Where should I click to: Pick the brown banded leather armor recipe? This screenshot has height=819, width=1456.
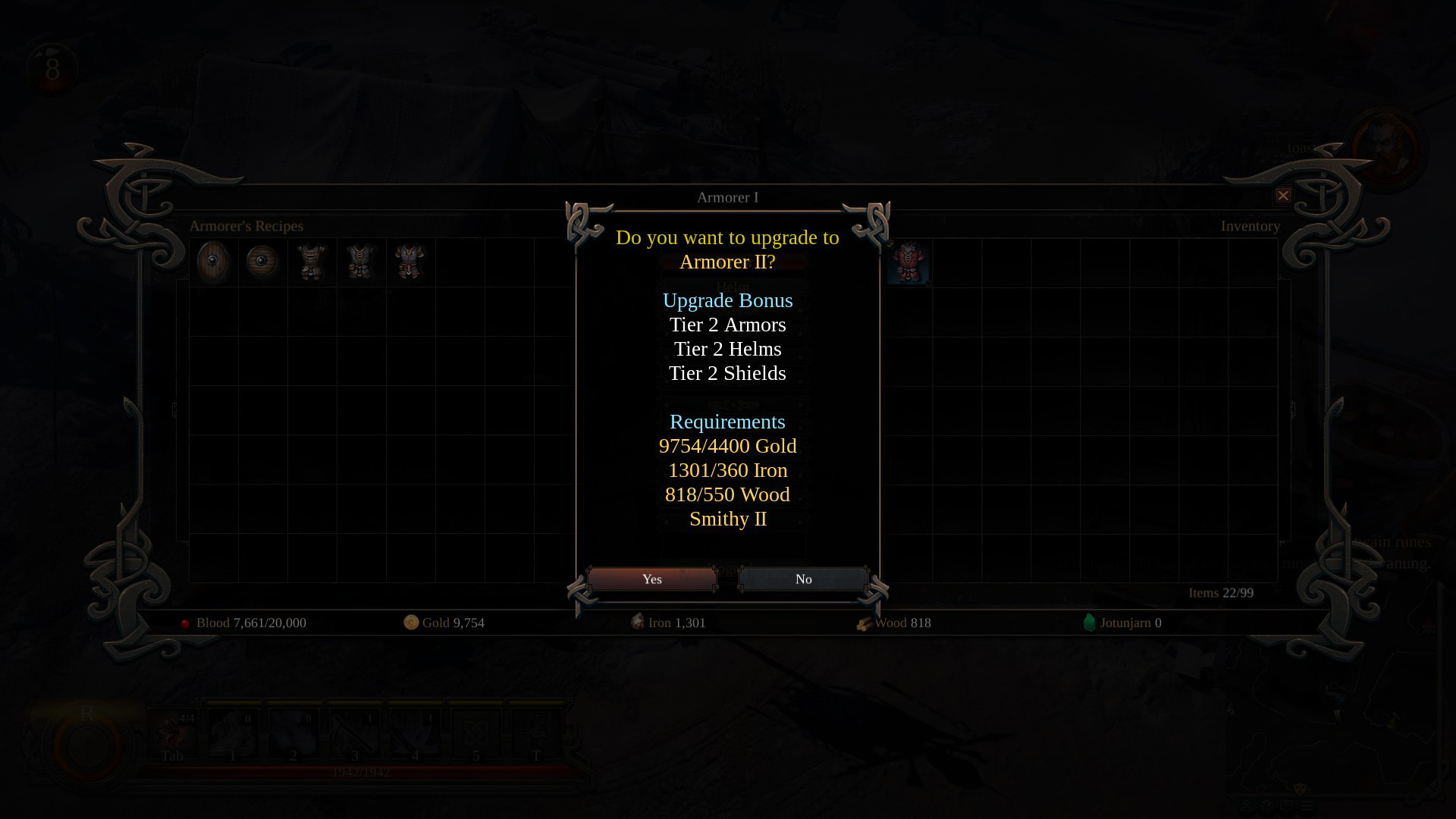pos(312,262)
